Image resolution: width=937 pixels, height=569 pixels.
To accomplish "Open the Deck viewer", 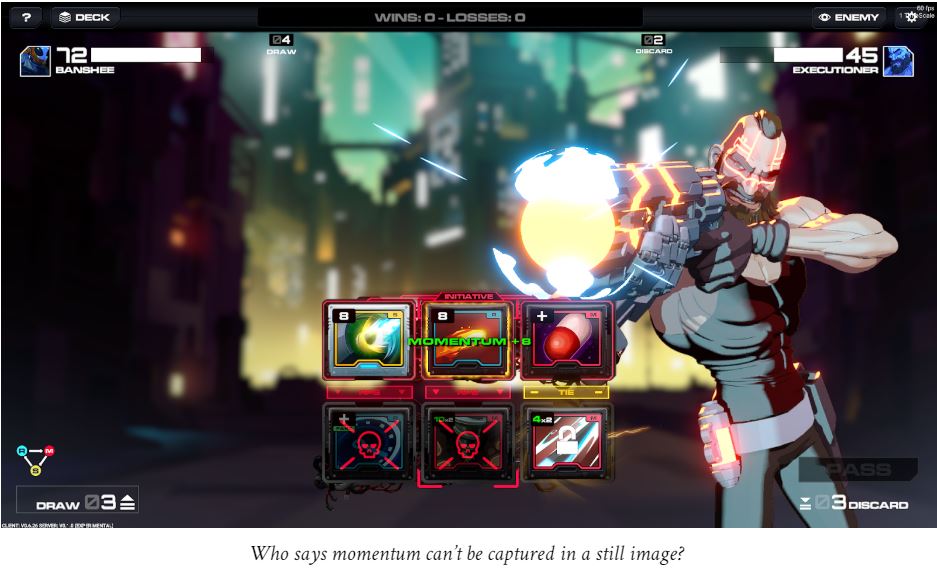I will click(85, 17).
